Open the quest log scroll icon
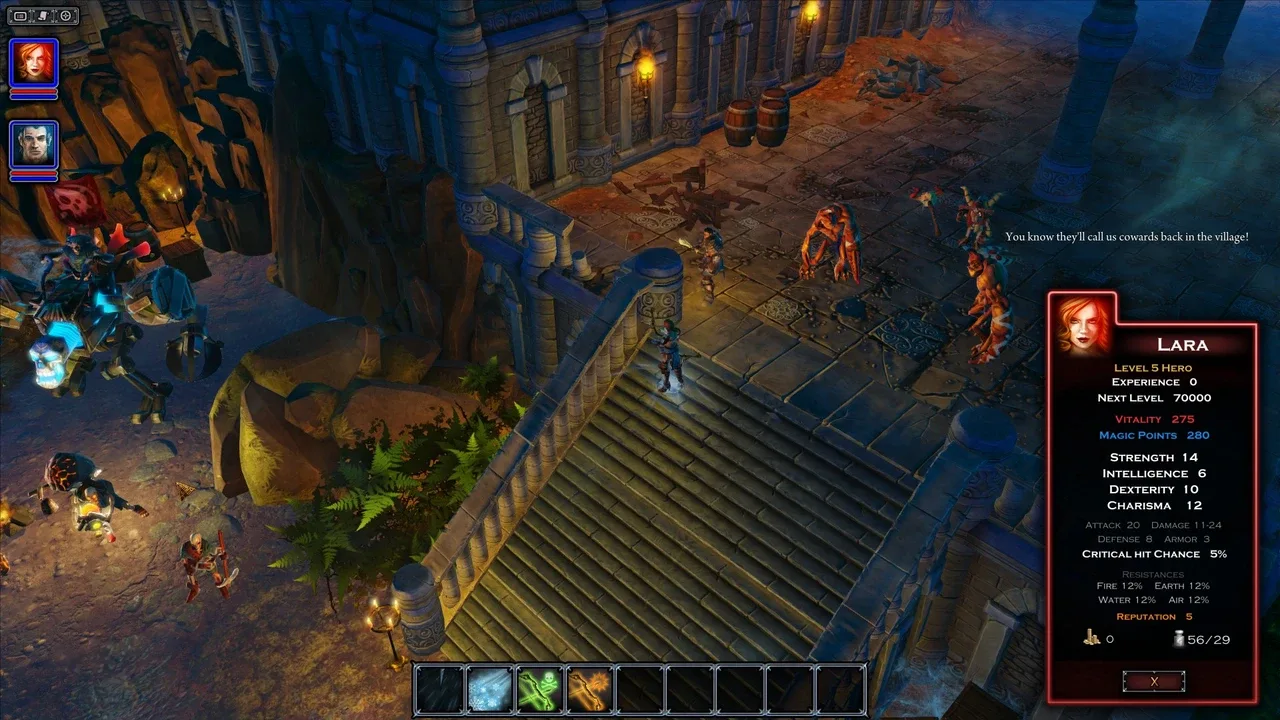The height and width of the screenshot is (720, 1280). [x=43, y=15]
